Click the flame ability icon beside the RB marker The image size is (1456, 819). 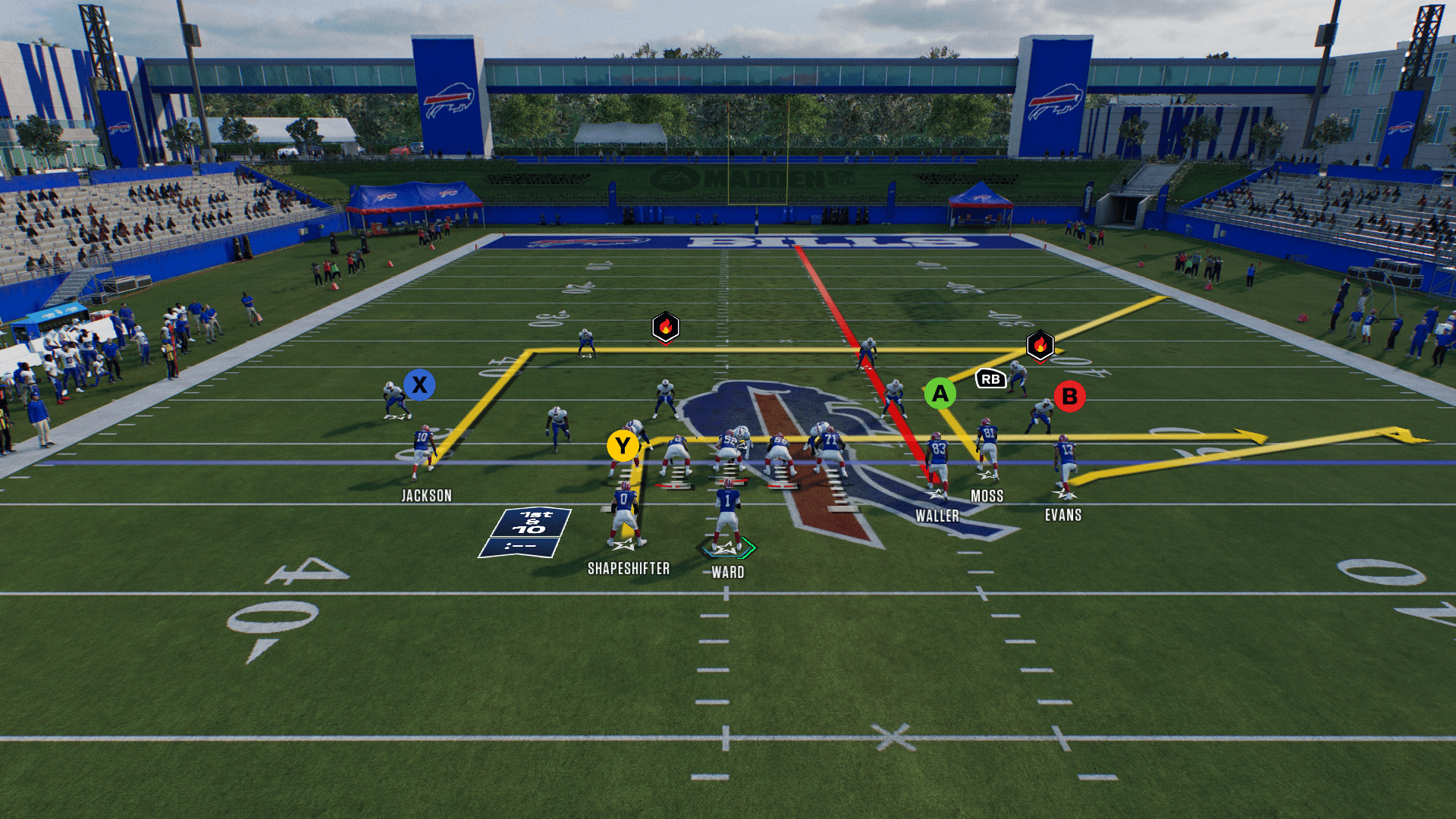1040,345
